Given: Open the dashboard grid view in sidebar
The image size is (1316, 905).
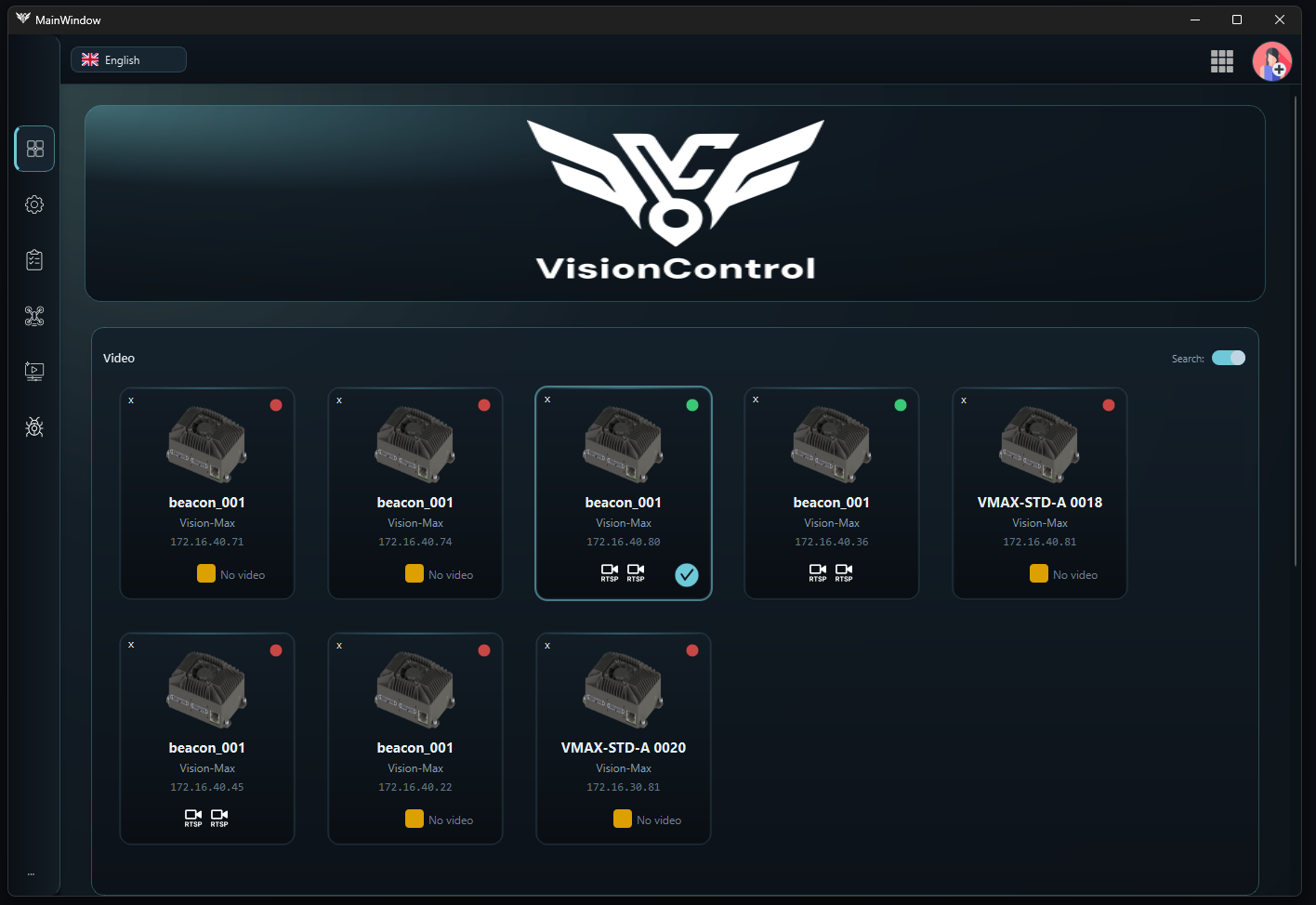Looking at the screenshot, I should tap(33, 149).
